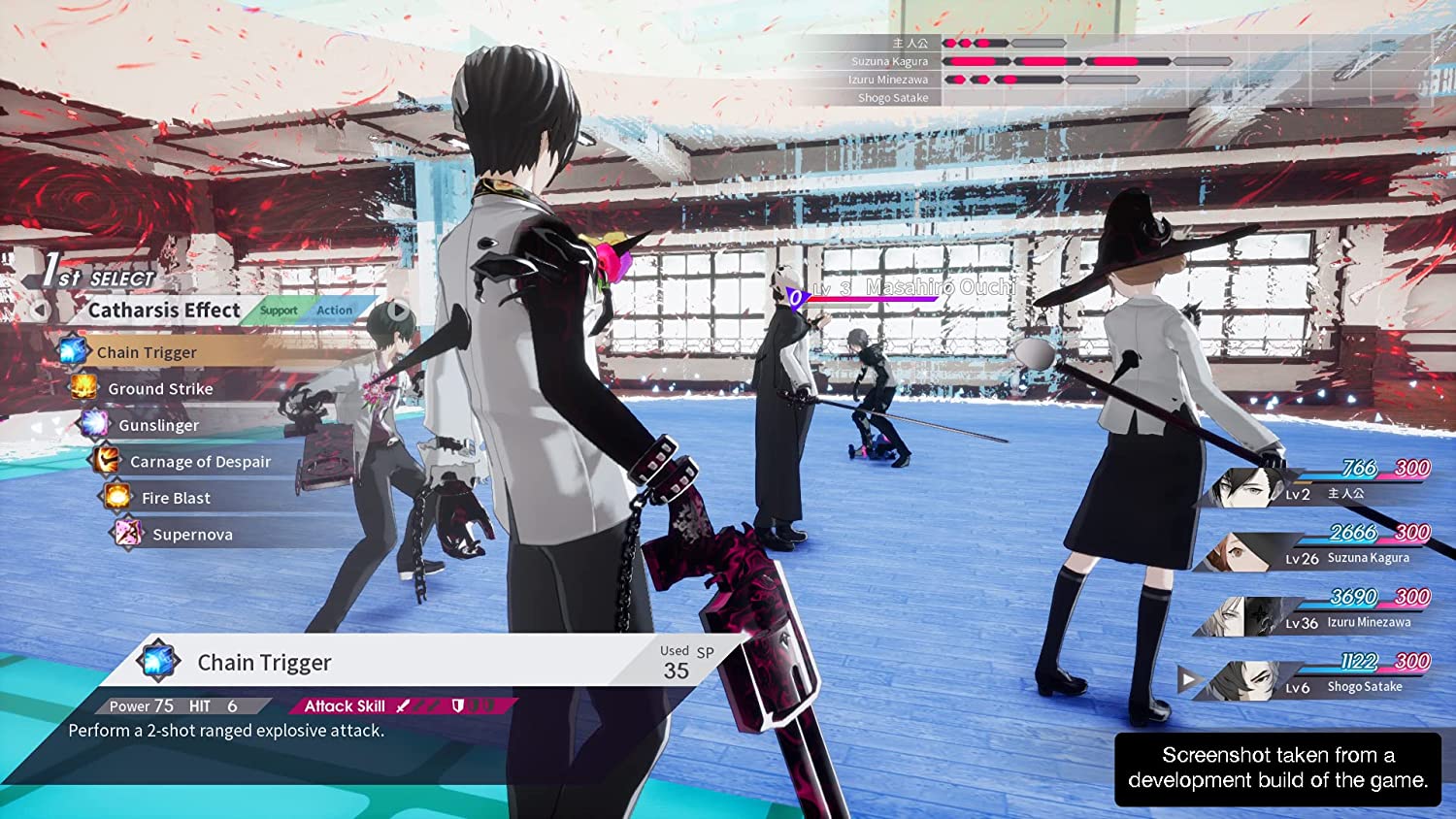Select Suzuna Kagura's portrait thumbnail
The width and height of the screenshot is (1456, 819).
(1235, 549)
